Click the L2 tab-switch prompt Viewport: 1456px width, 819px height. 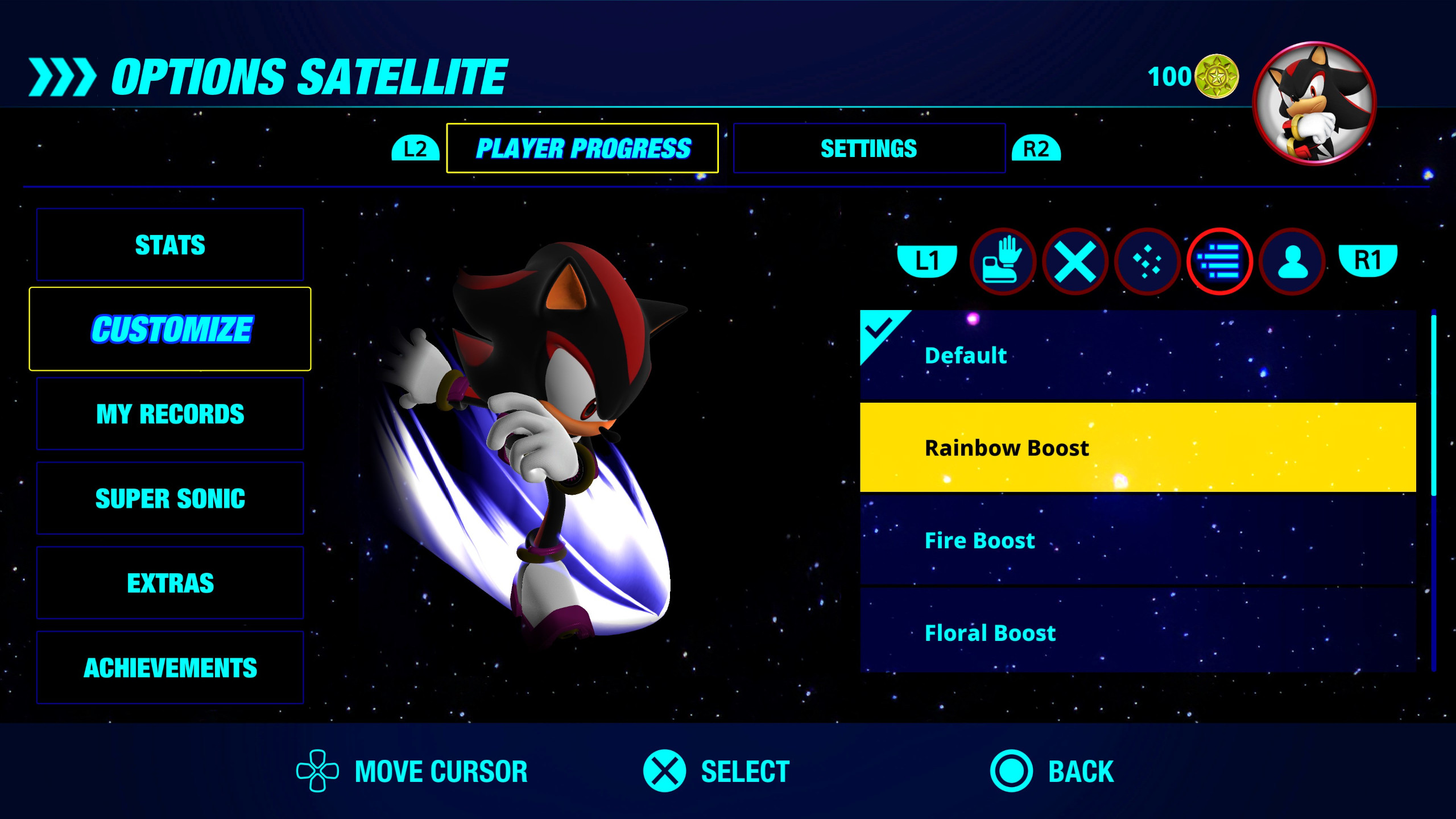414,148
